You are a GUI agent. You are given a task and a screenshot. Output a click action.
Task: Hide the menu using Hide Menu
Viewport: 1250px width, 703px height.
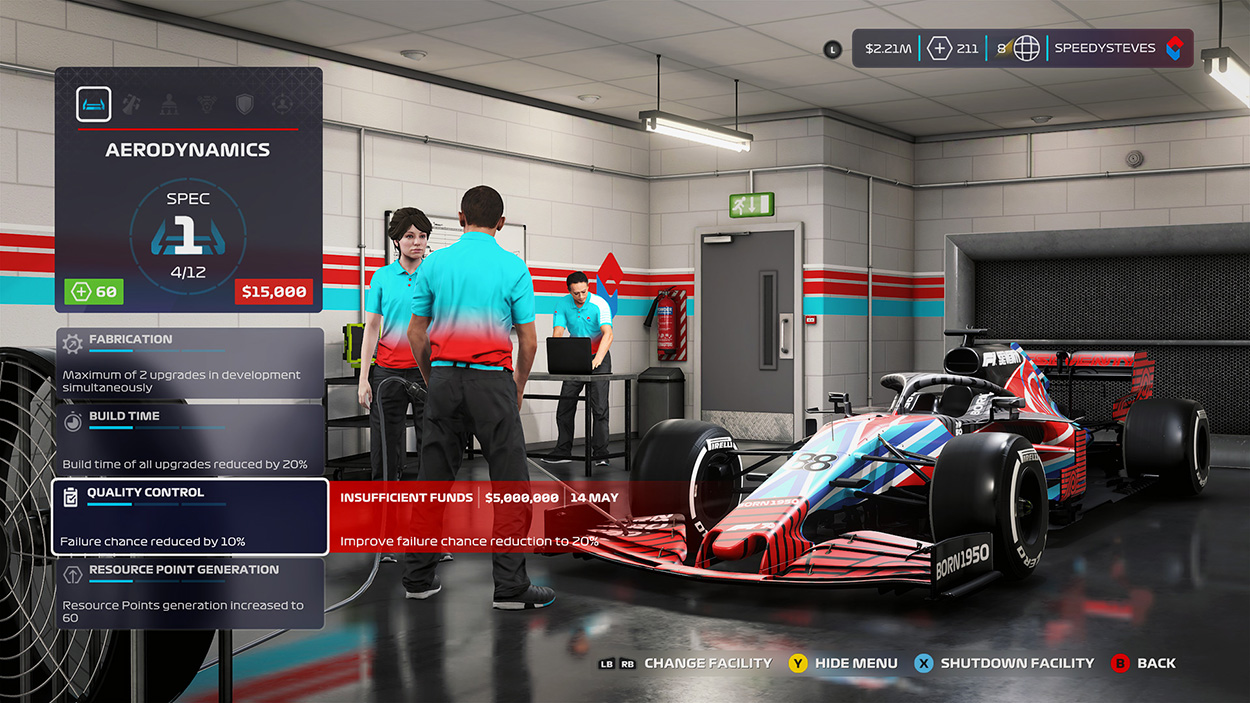855,663
